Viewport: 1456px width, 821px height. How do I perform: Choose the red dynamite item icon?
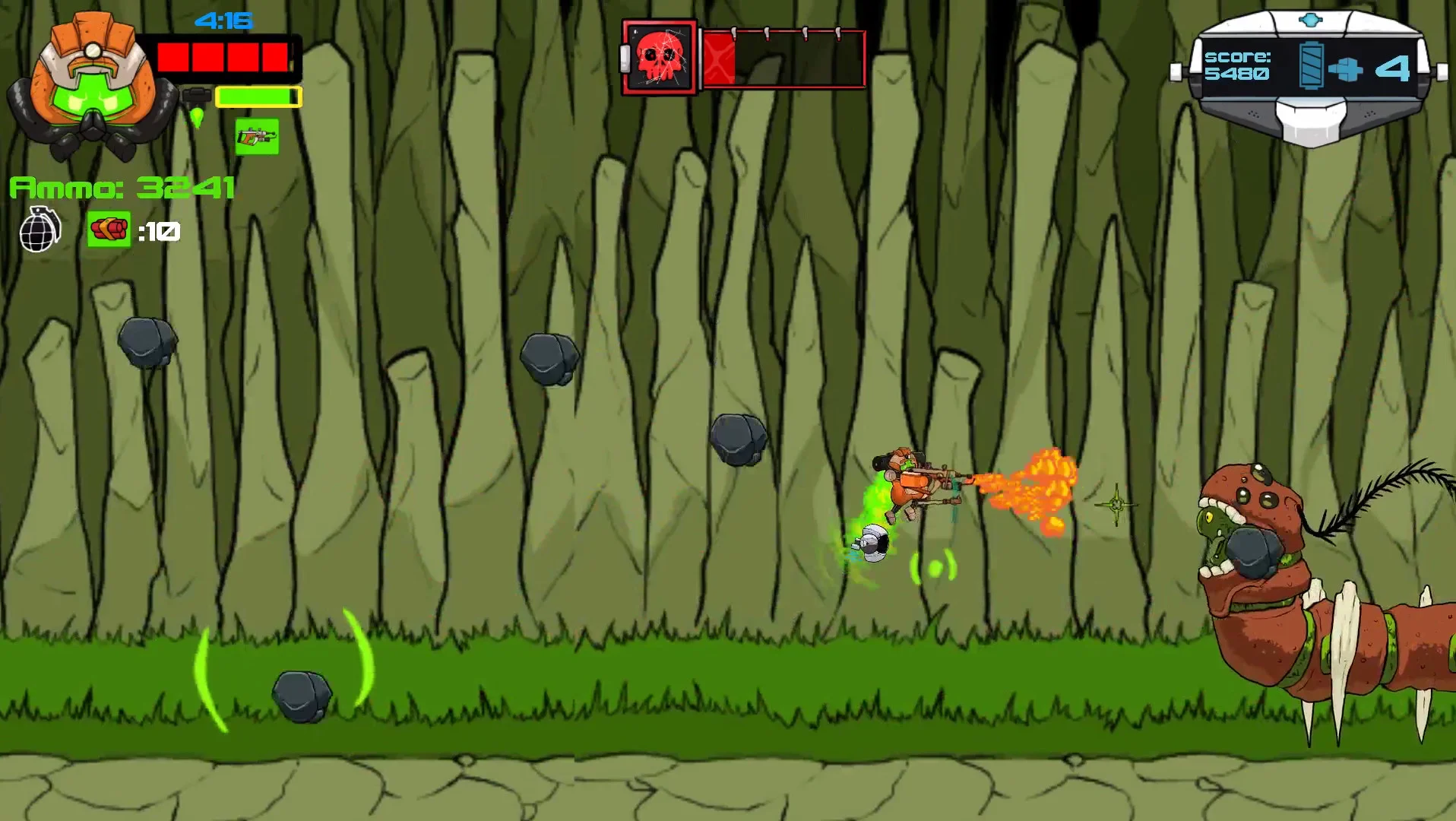pyautogui.click(x=109, y=229)
